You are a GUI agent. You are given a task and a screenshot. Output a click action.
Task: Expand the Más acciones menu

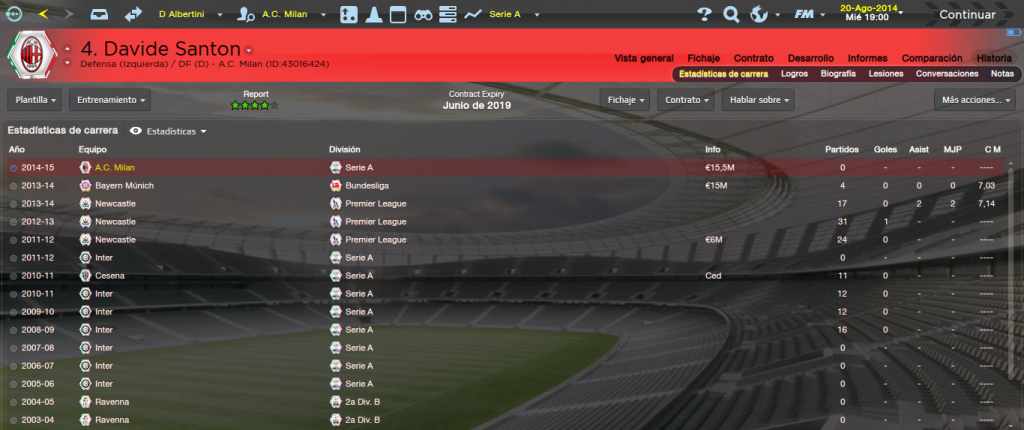[974, 100]
